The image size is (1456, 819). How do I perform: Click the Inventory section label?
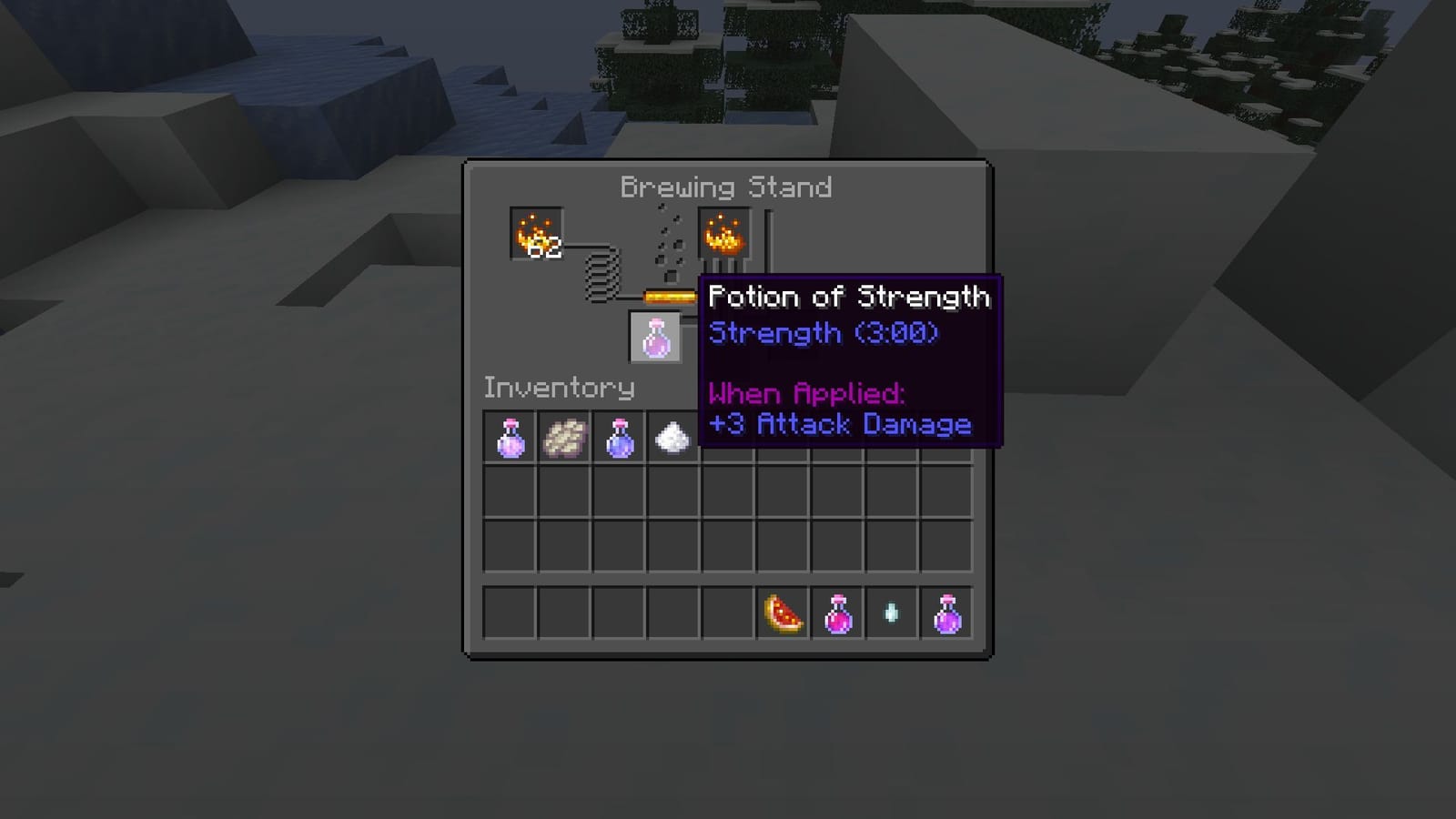pyautogui.click(x=561, y=386)
